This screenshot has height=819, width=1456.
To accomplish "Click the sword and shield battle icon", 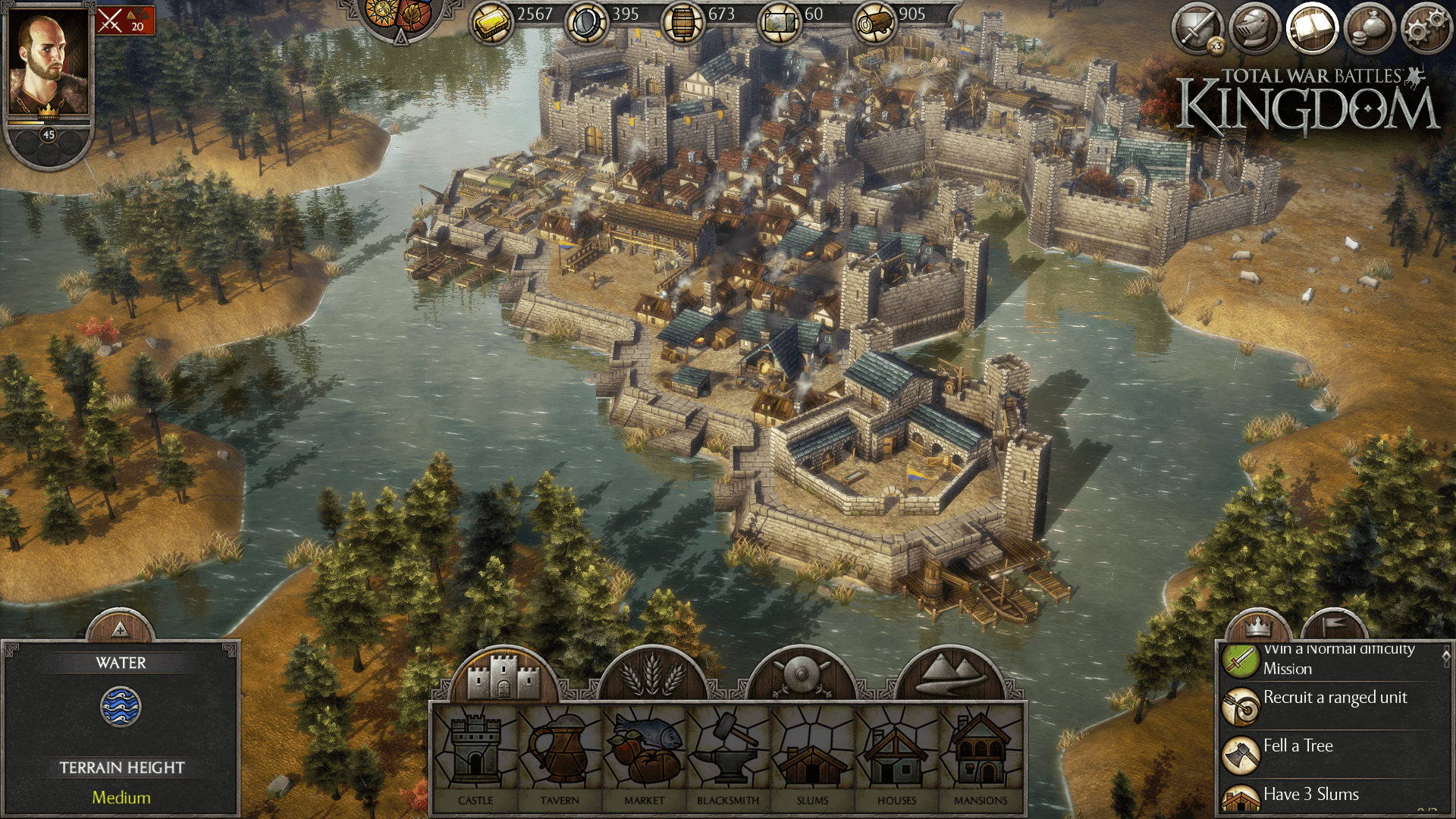I will click(1197, 29).
